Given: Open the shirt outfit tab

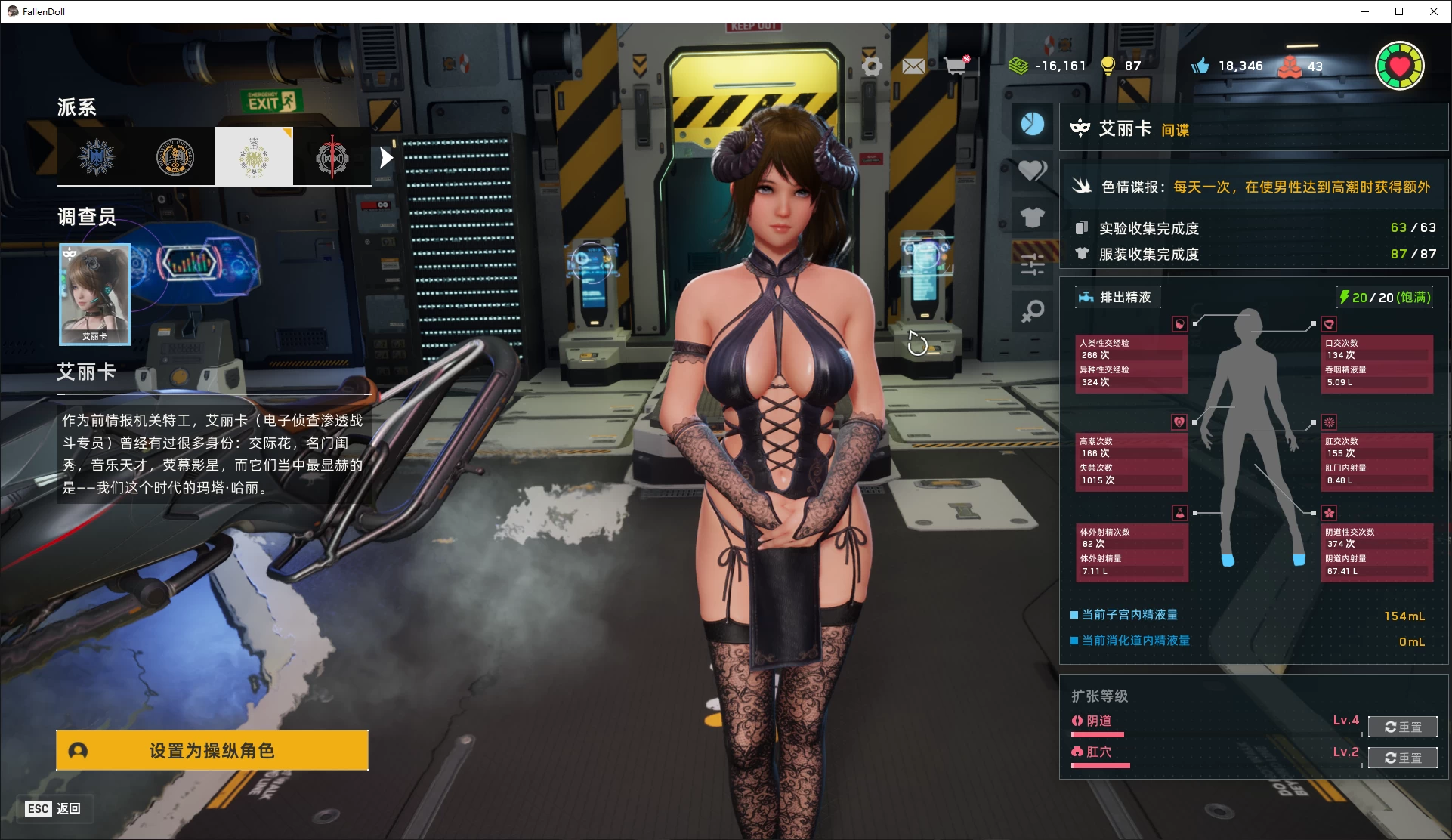Looking at the screenshot, I should (1032, 218).
